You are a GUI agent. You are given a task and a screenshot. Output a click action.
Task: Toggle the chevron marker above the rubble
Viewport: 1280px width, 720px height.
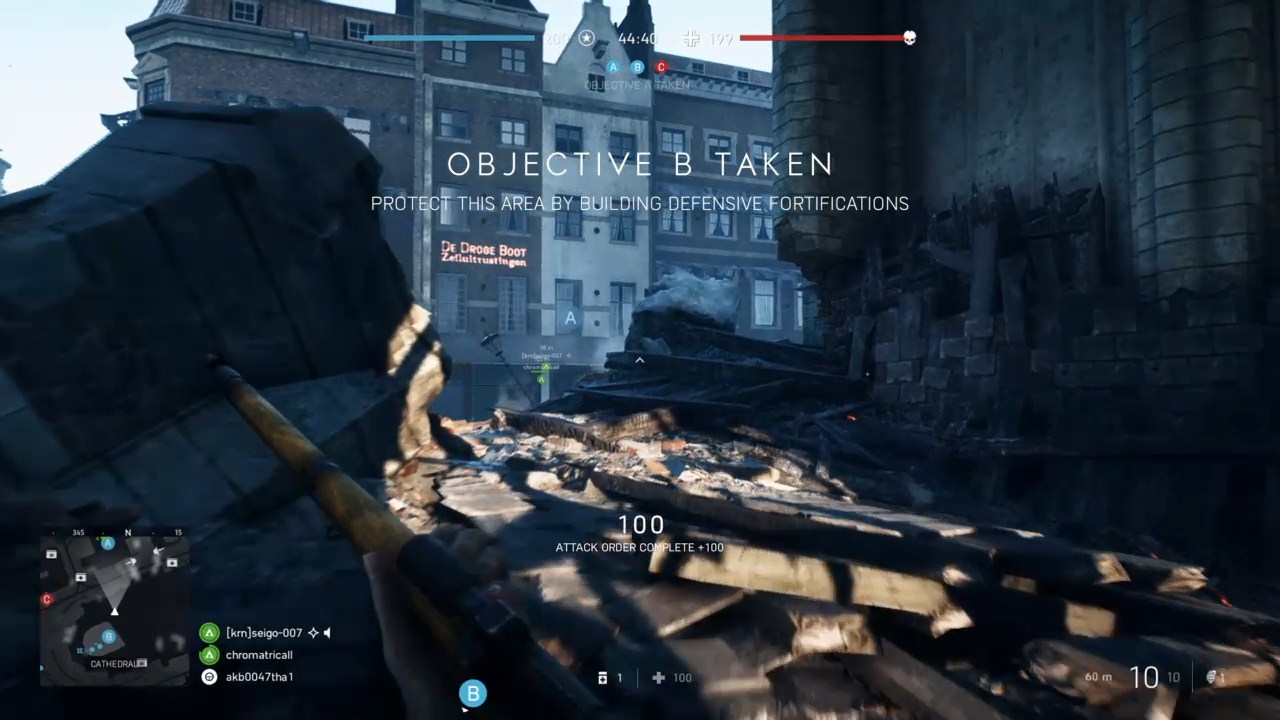[638, 359]
